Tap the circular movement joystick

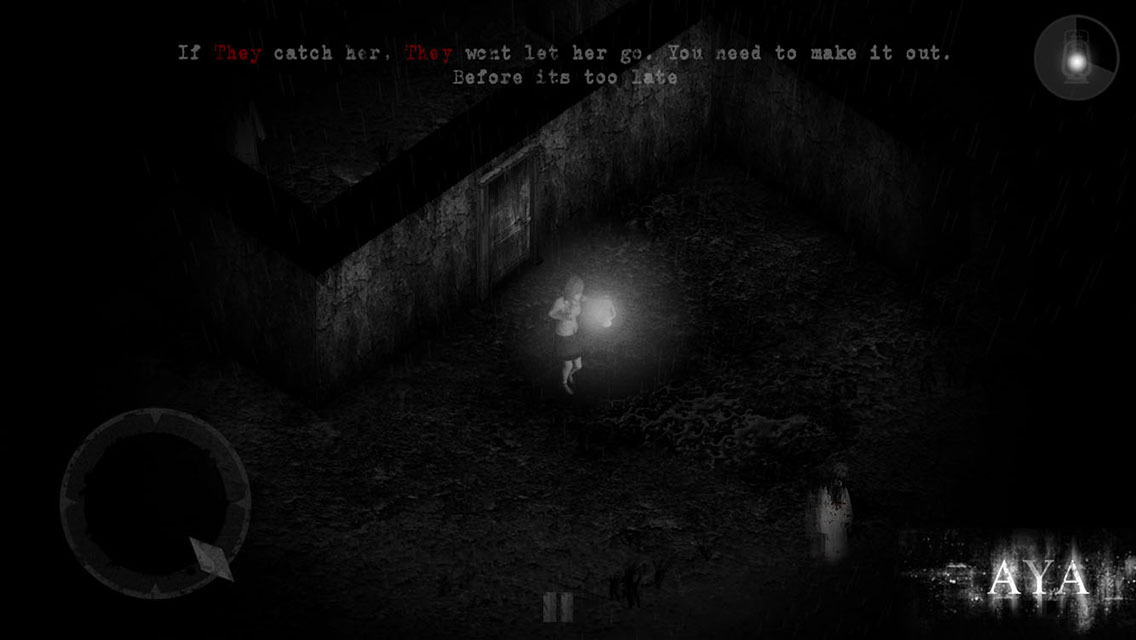tap(155, 503)
